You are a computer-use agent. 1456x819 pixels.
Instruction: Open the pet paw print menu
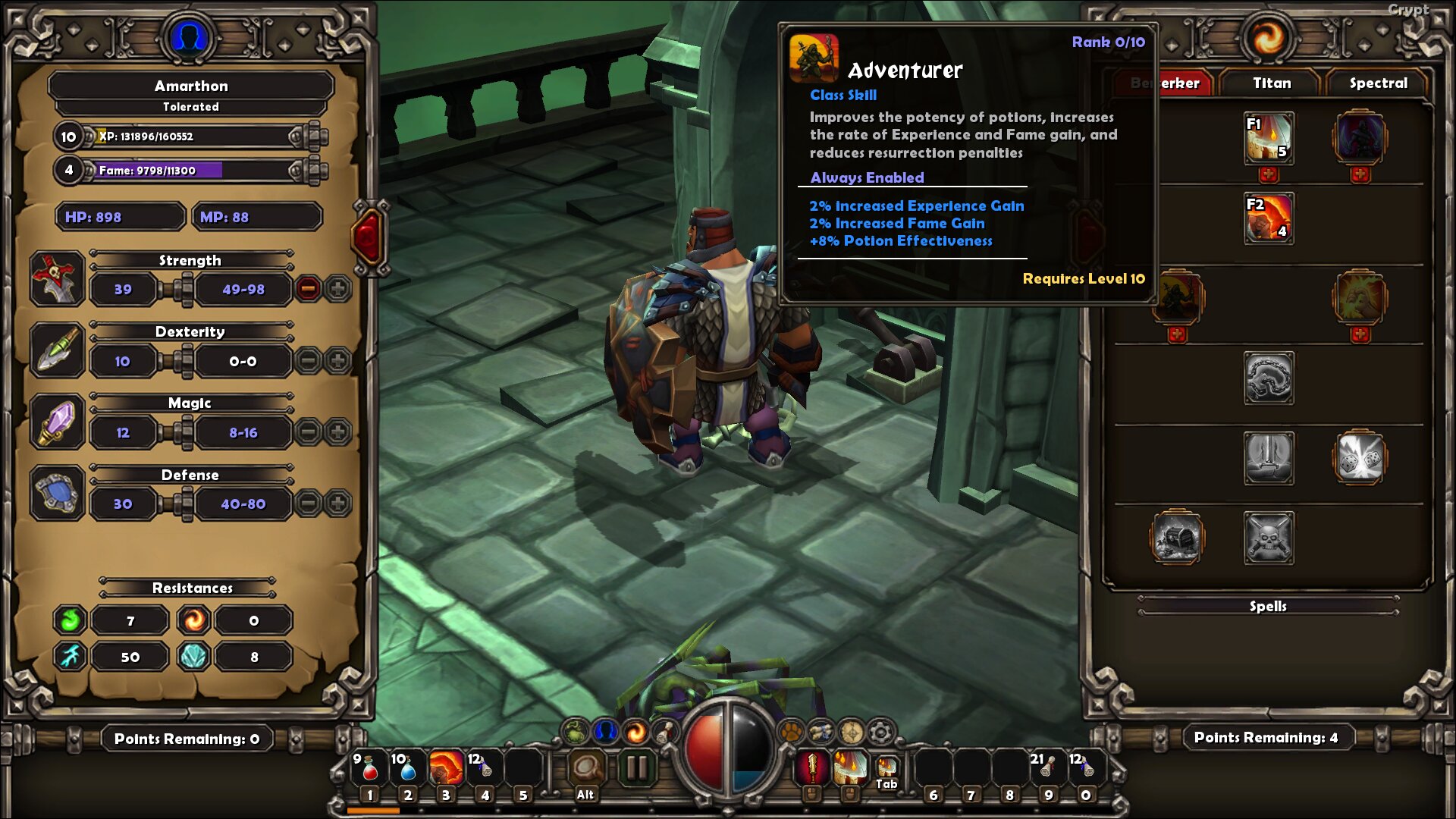[x=791, y=733]
